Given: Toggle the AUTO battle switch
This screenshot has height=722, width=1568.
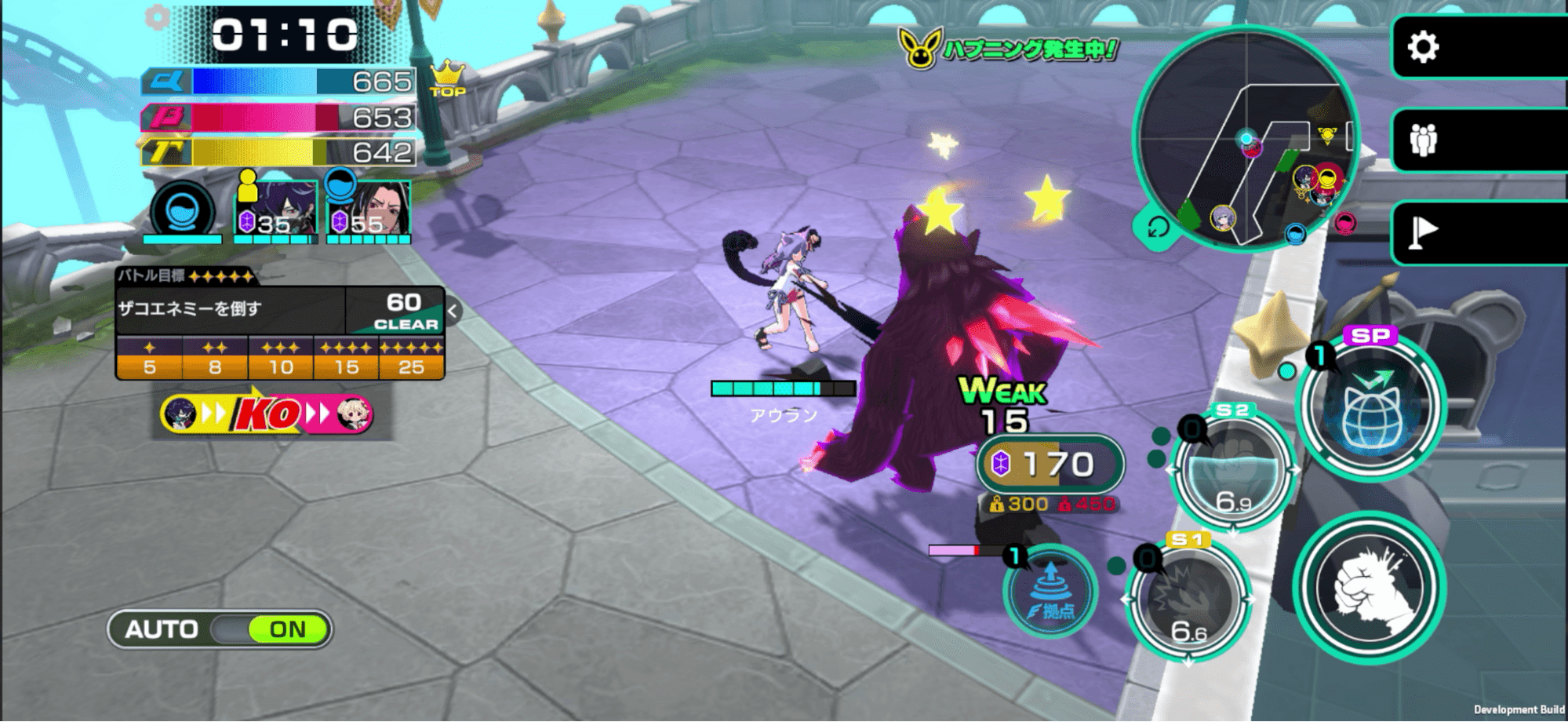Looking at the screenshot, I should [x=220, y=629].
